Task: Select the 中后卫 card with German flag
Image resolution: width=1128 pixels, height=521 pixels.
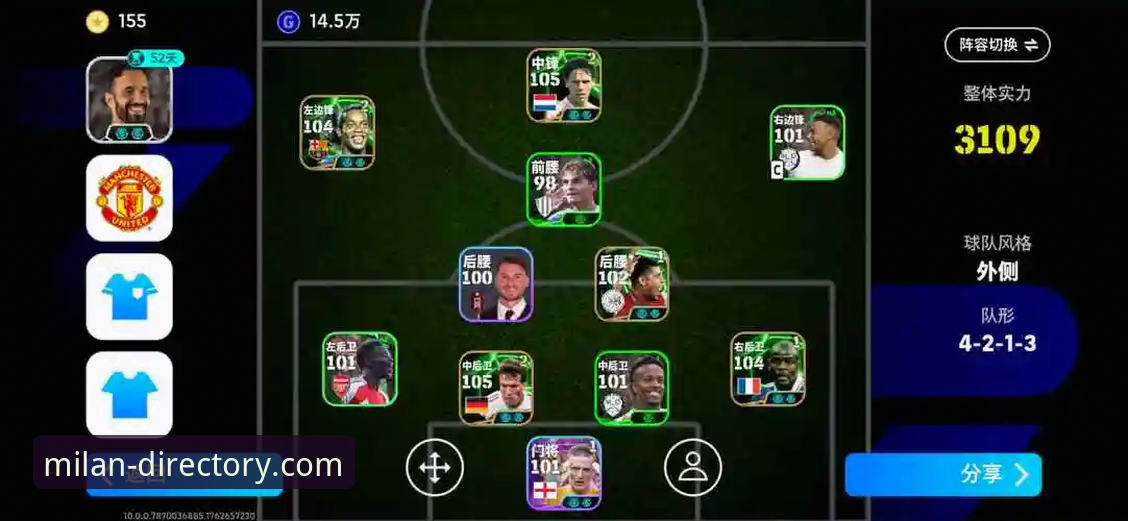Action: [x=496, y=388]
